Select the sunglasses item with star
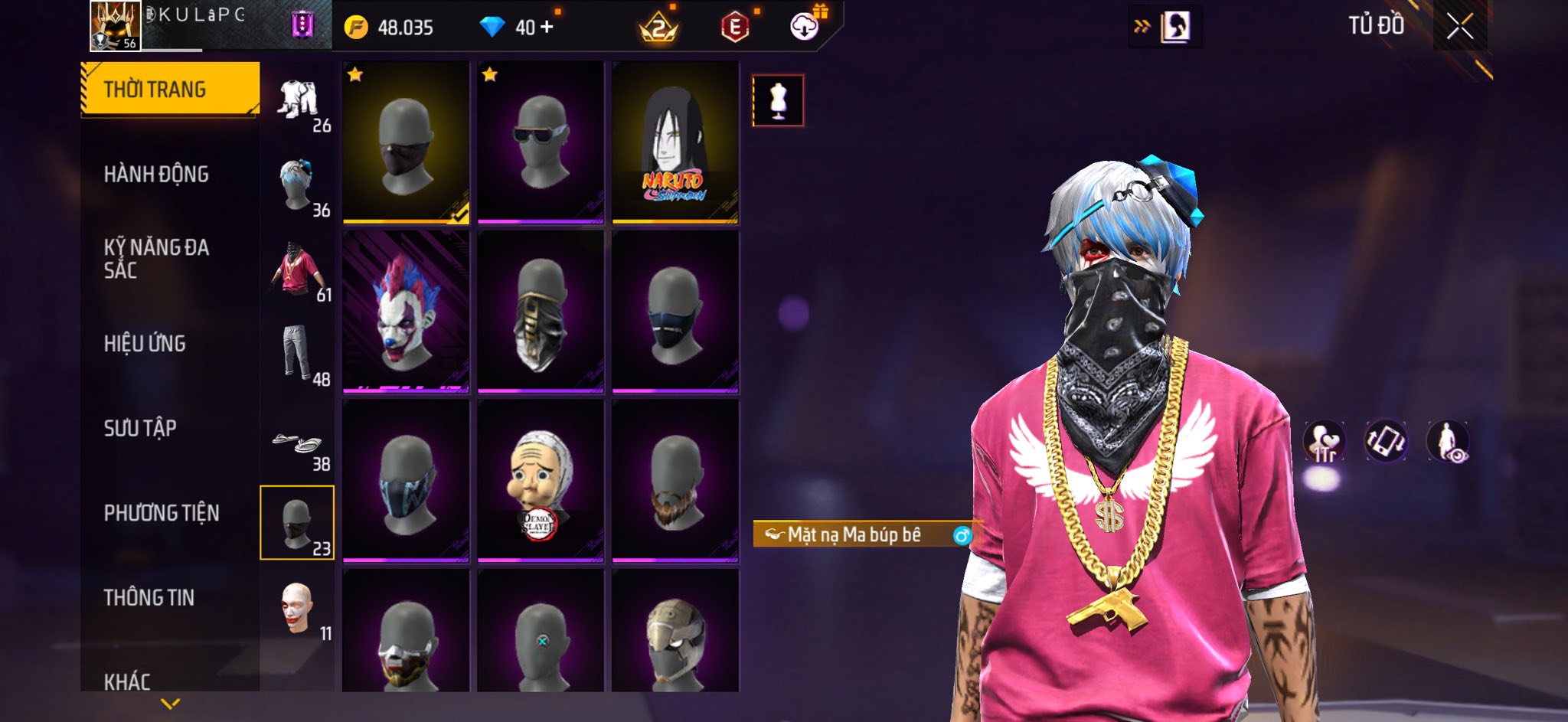The image size is (1568, 722). coord(541,142)
